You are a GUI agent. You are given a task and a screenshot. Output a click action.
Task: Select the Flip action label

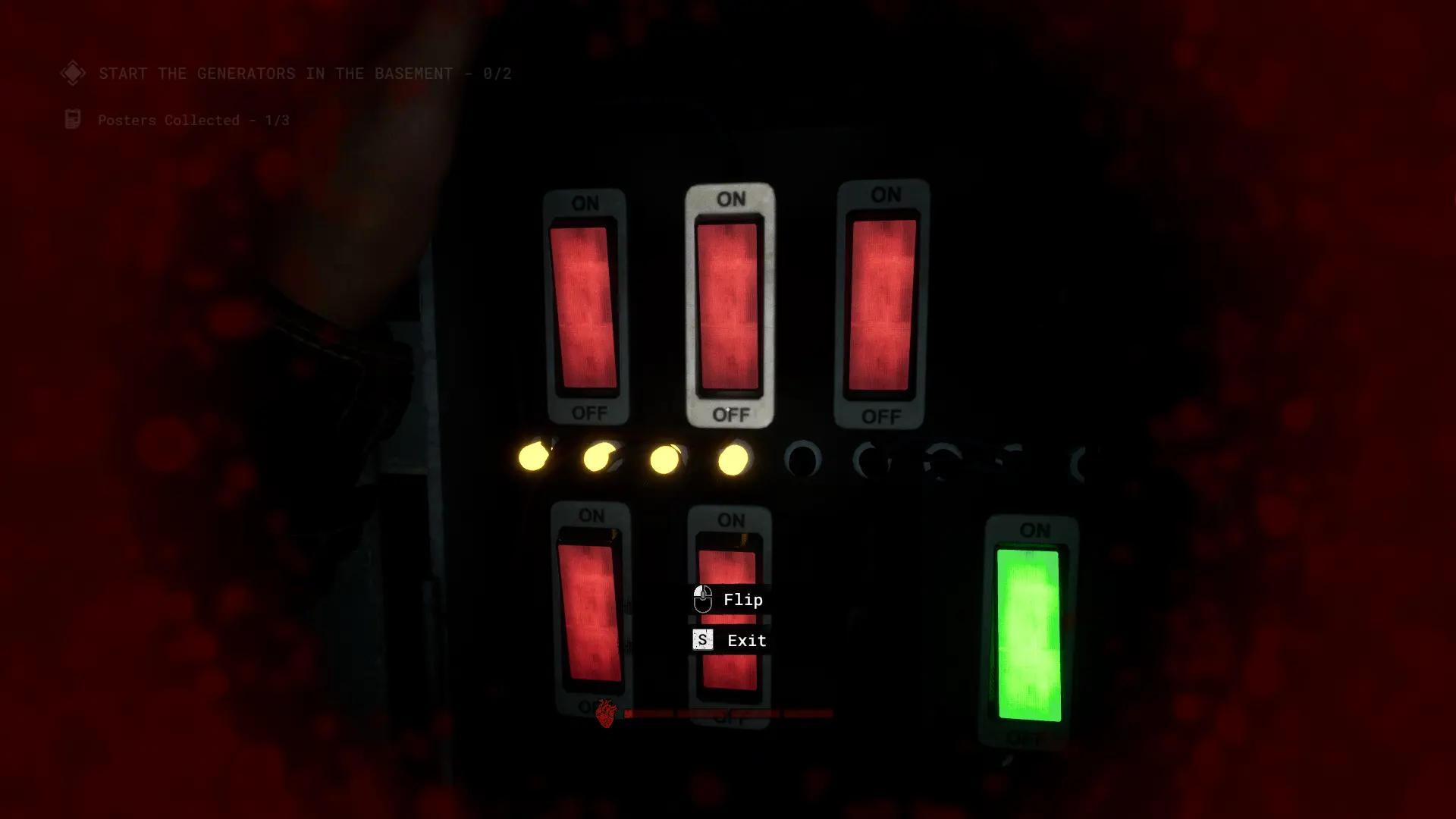[743, 599]
